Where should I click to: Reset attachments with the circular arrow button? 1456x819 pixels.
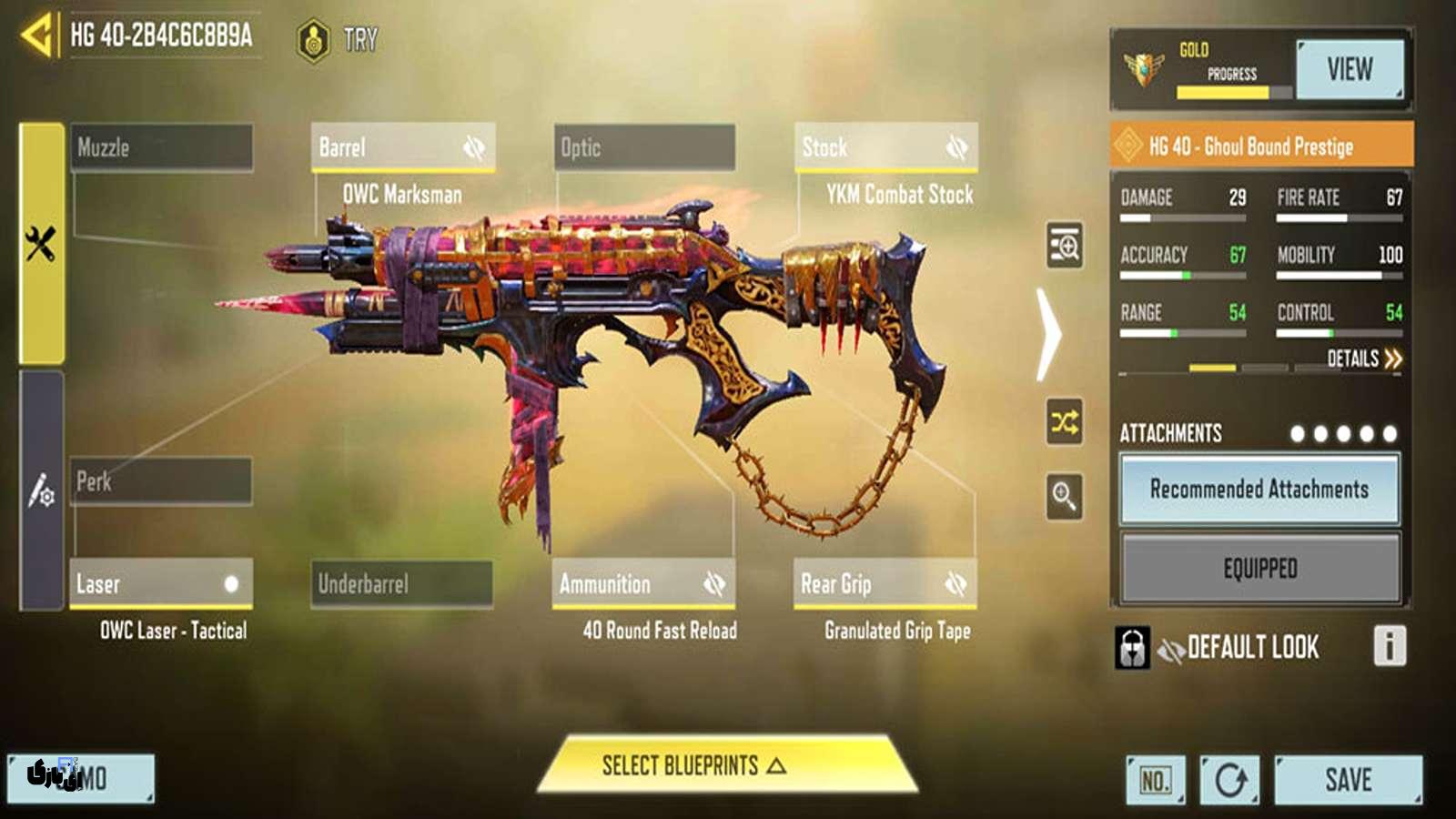(1229, 780)
